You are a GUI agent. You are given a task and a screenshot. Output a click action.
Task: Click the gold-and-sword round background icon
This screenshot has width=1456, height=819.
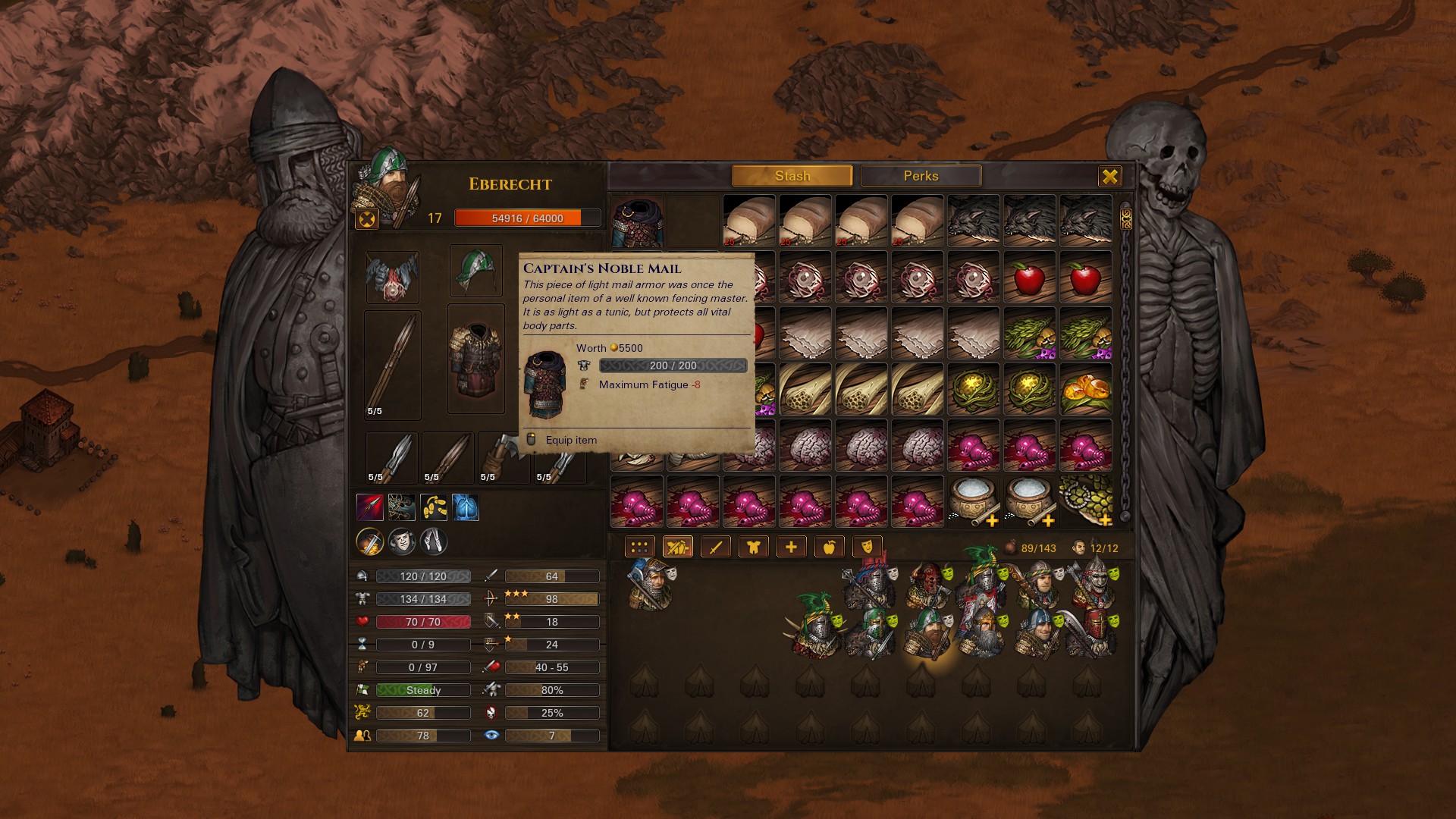369,542
